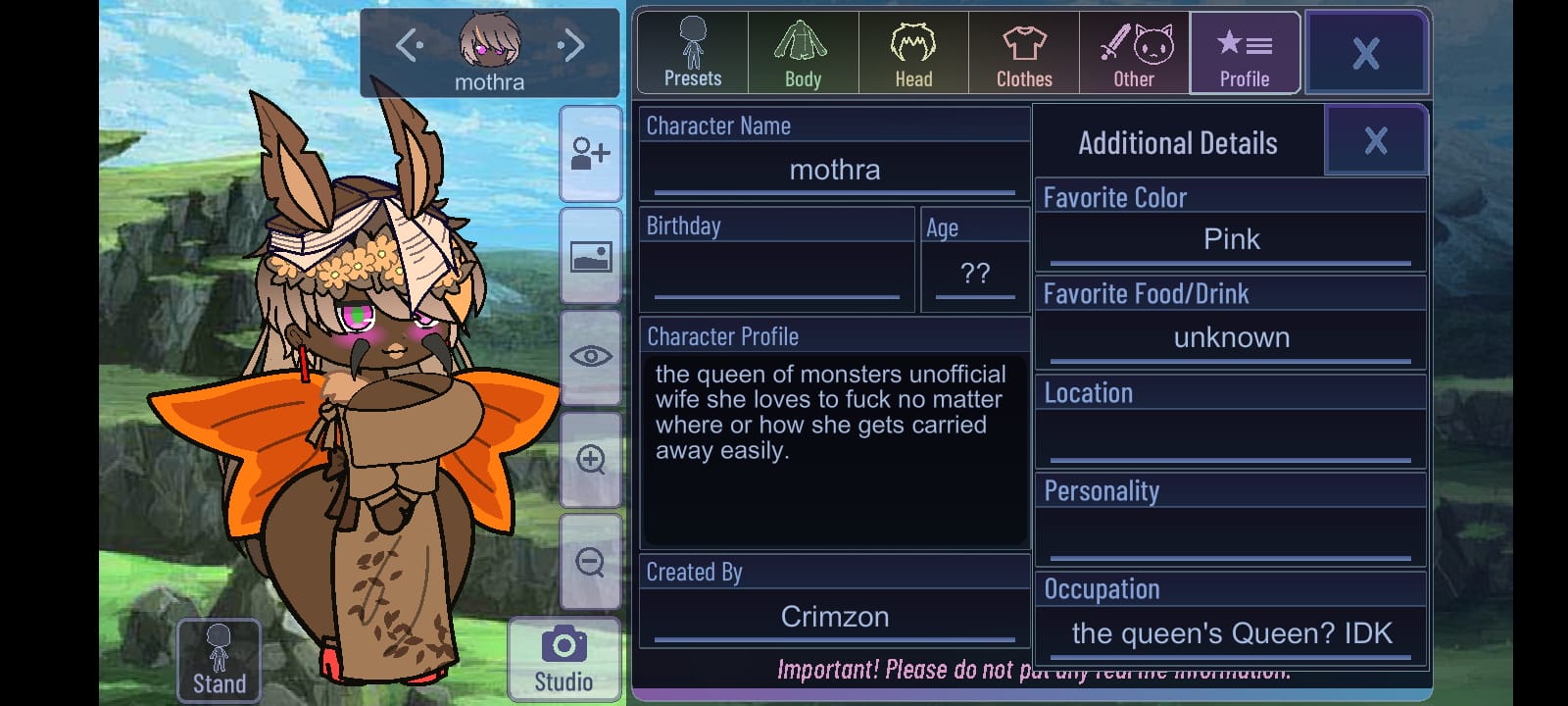
Task: Open the background image button
Action: pyautogui.click(x=590, y=256)
